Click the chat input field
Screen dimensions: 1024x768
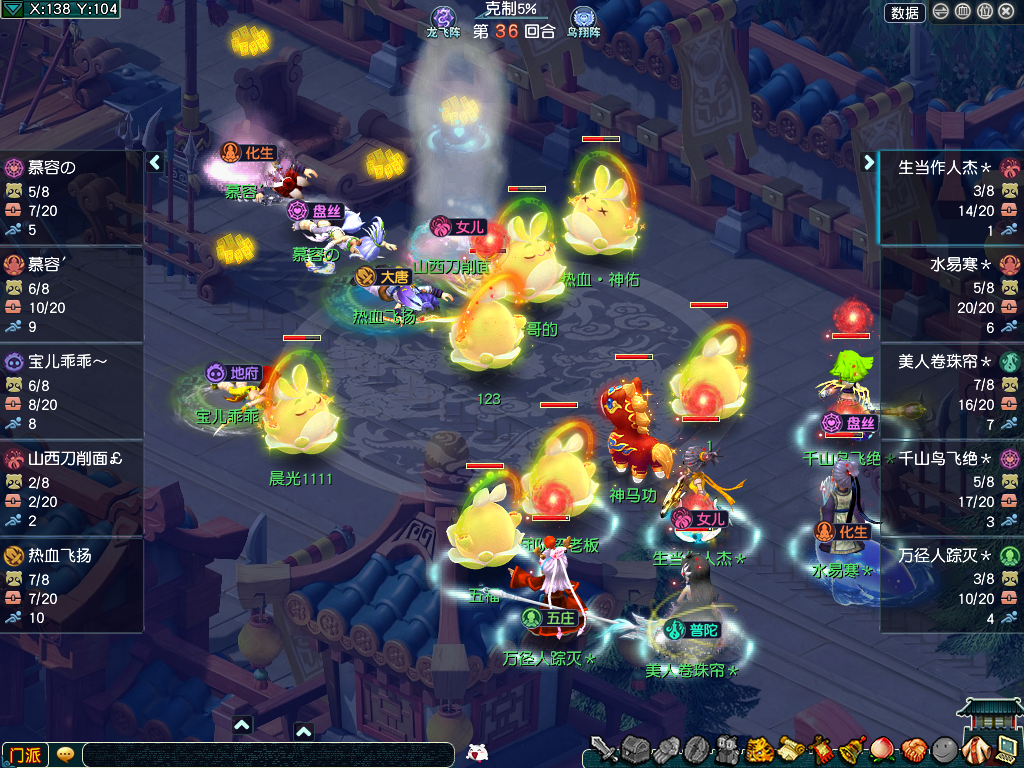pyautogui.click(x=268, y=754)
